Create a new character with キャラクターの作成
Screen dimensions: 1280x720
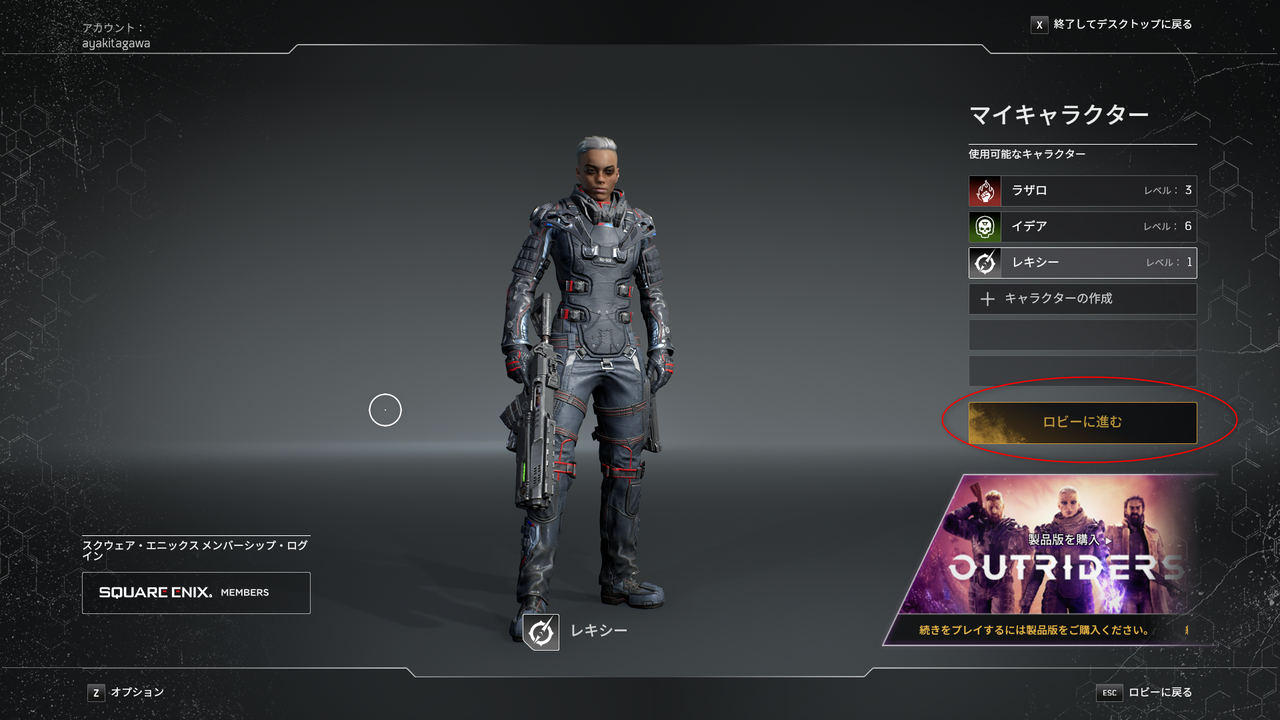tap(1082, 299)
